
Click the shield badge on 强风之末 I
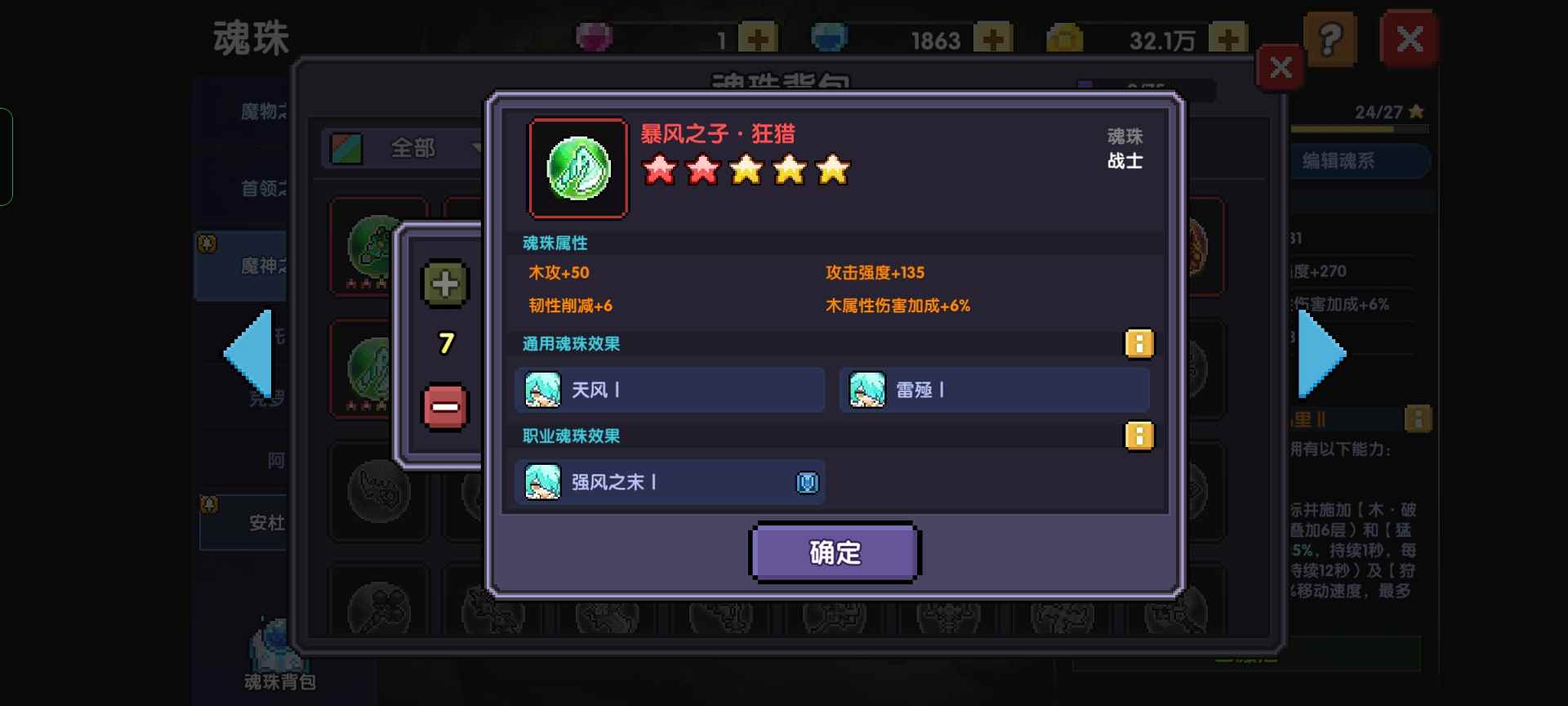[x=807, y=482]
